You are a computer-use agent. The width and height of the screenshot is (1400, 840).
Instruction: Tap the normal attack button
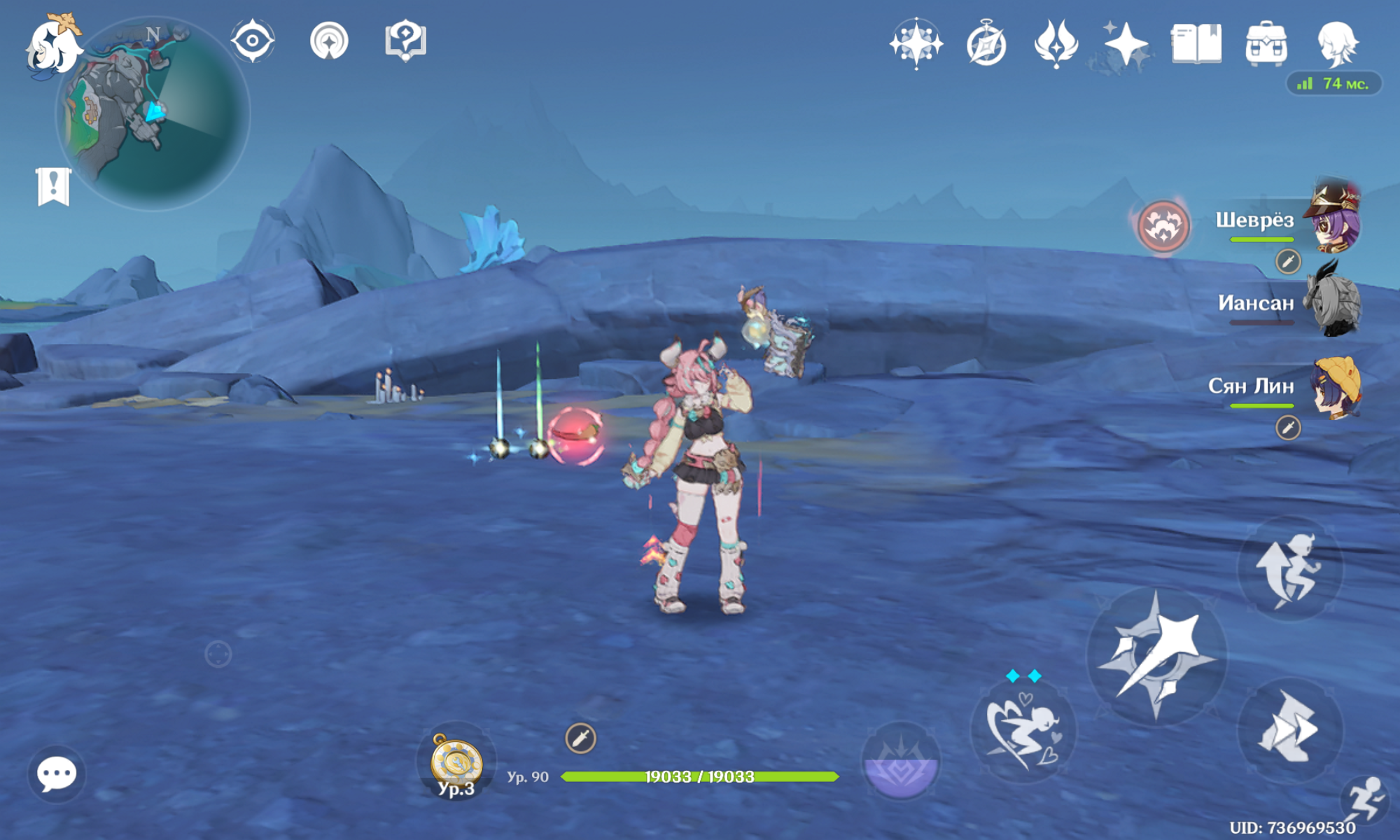click(1157, 656)
